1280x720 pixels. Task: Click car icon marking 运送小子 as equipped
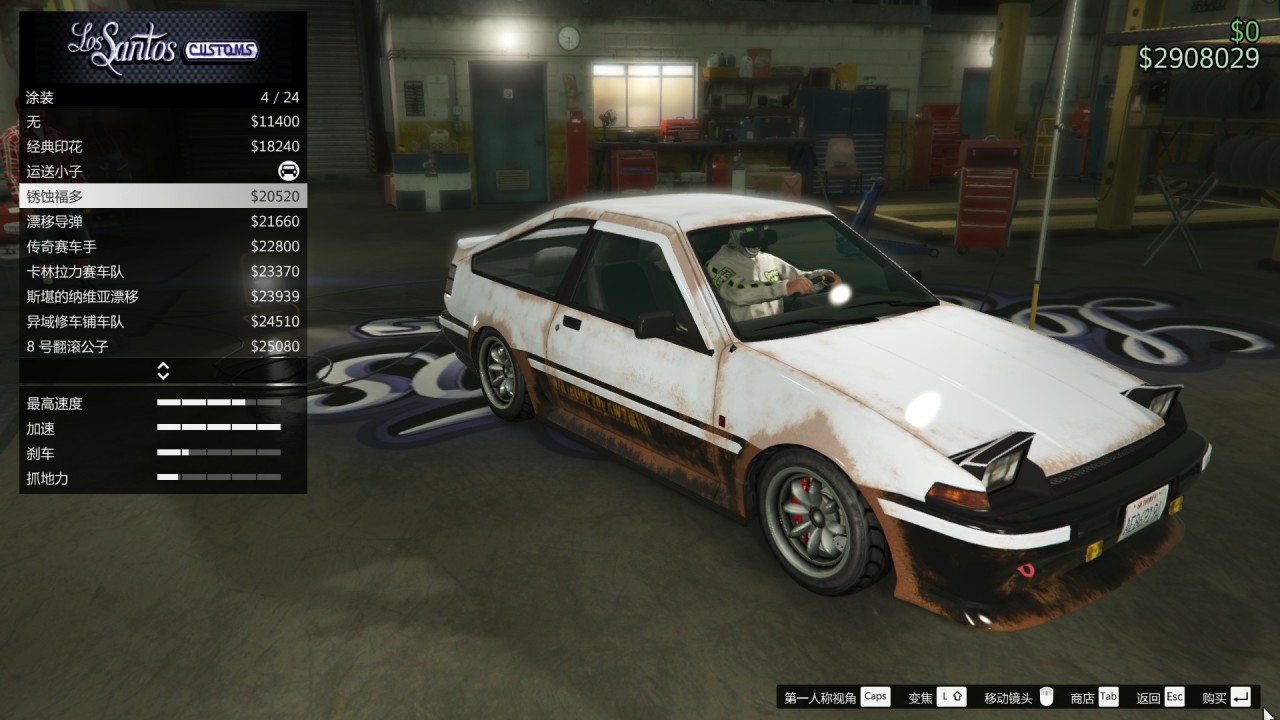coord(287,171)
